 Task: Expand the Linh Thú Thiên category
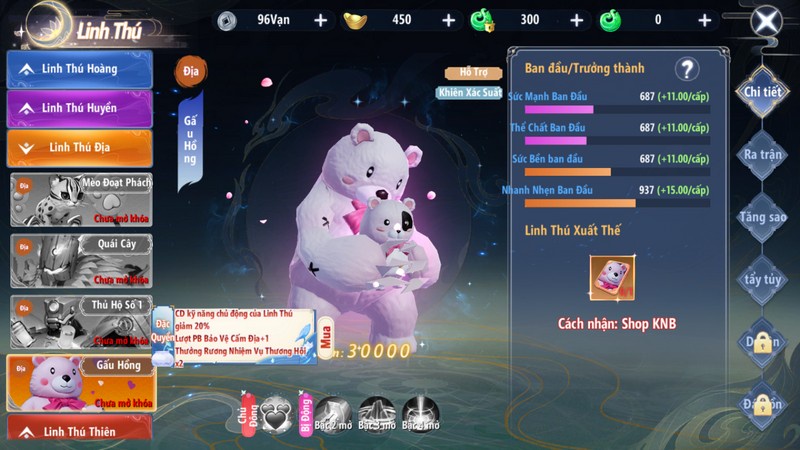pyautogui.click(x=80, y=430)
